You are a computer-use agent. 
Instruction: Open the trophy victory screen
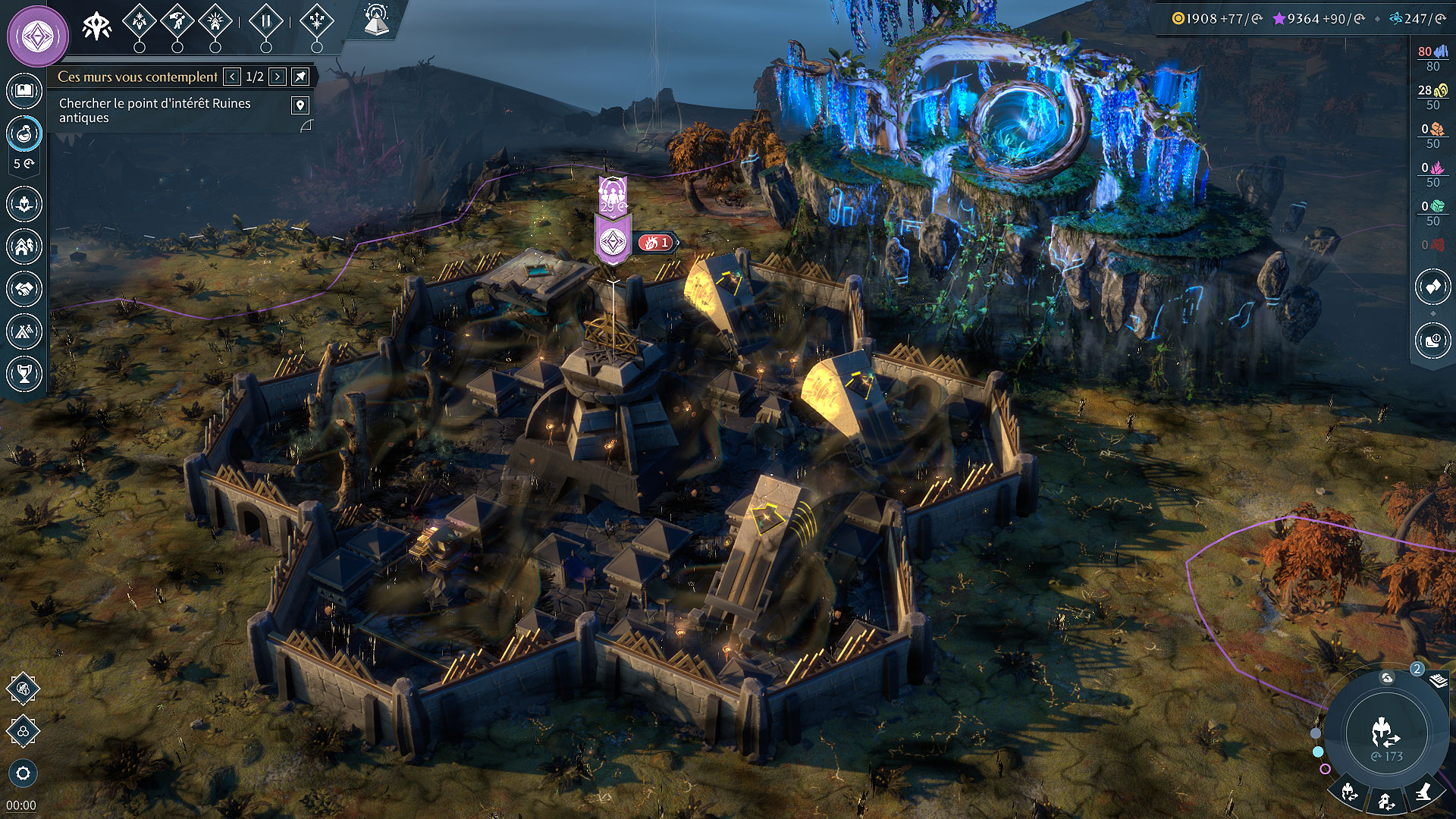(x=24, y=373)
